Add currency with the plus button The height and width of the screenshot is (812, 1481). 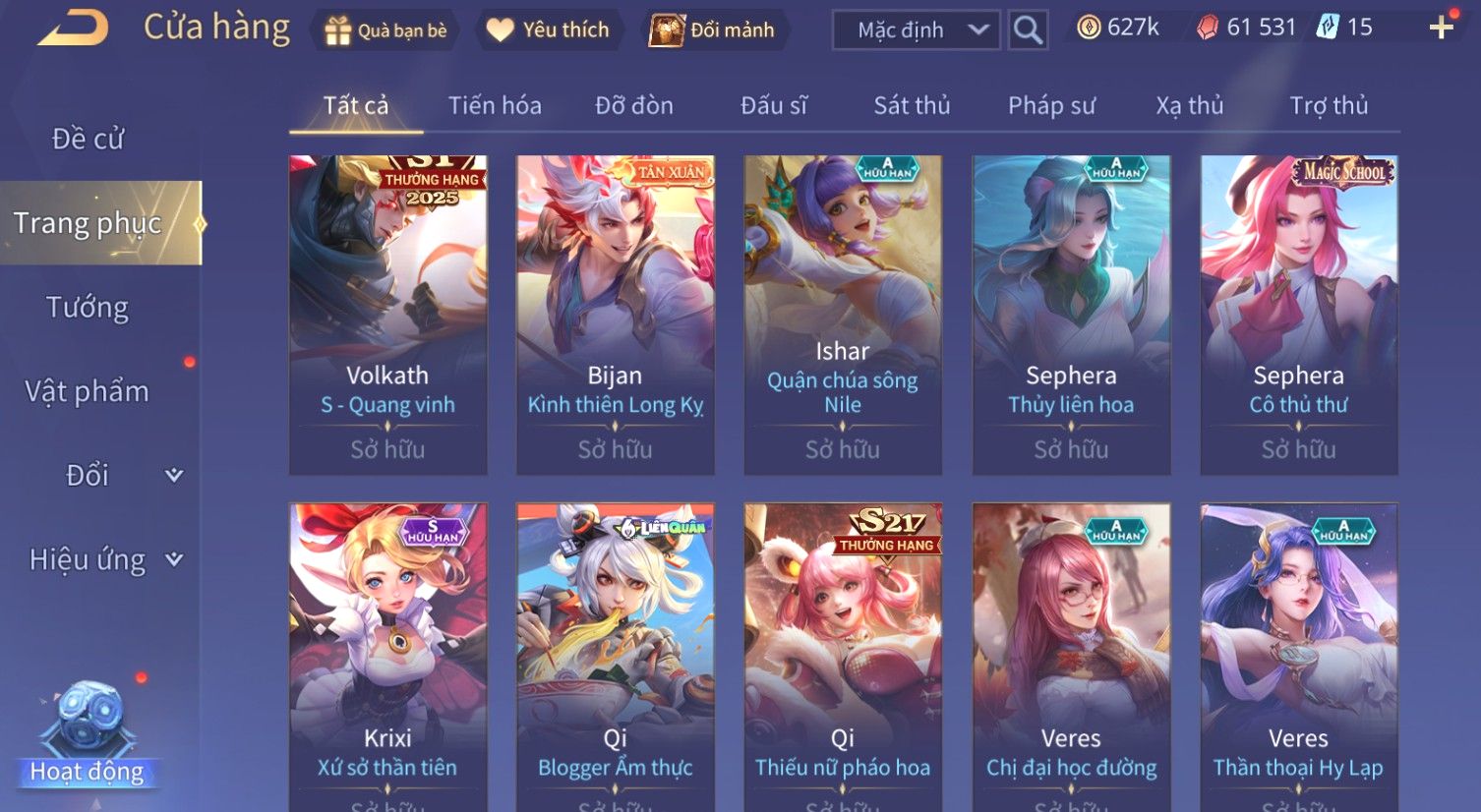click(1441, 28)
